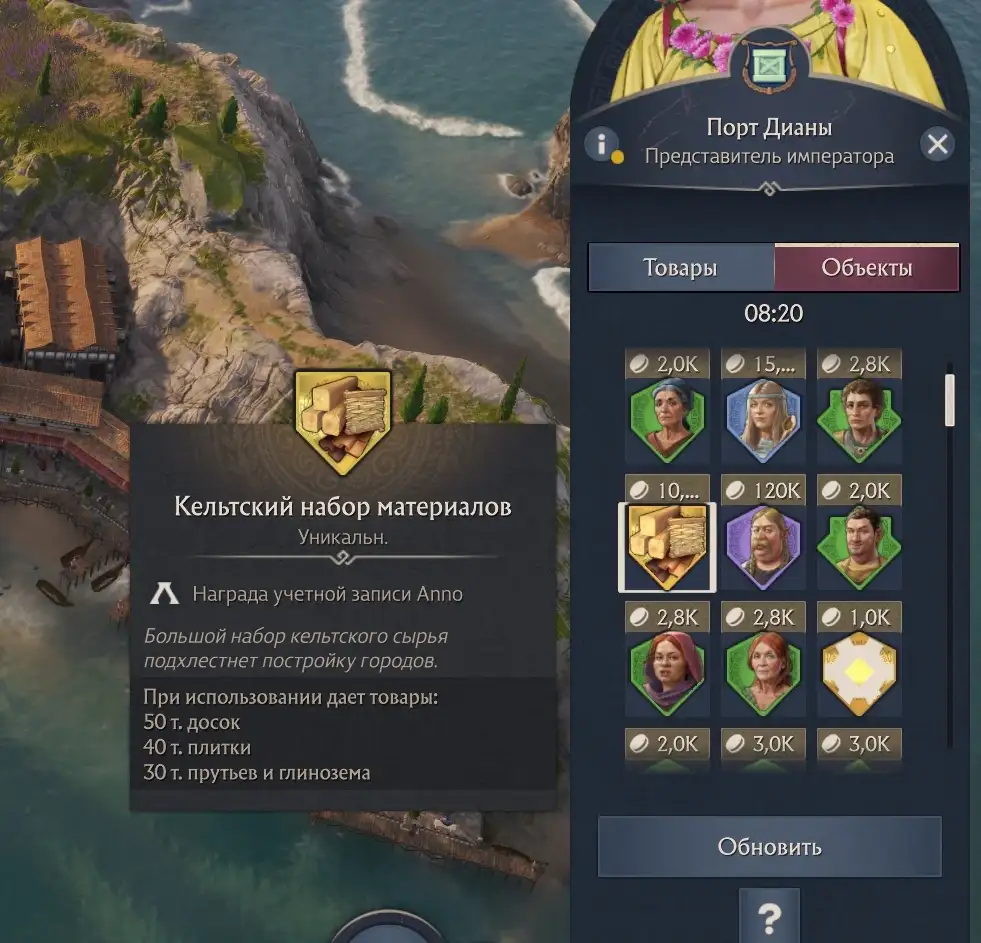This screenshot has width=981, height=943.
Task: Choose the purple mustached man costing 120K
Action: (764, 546)
